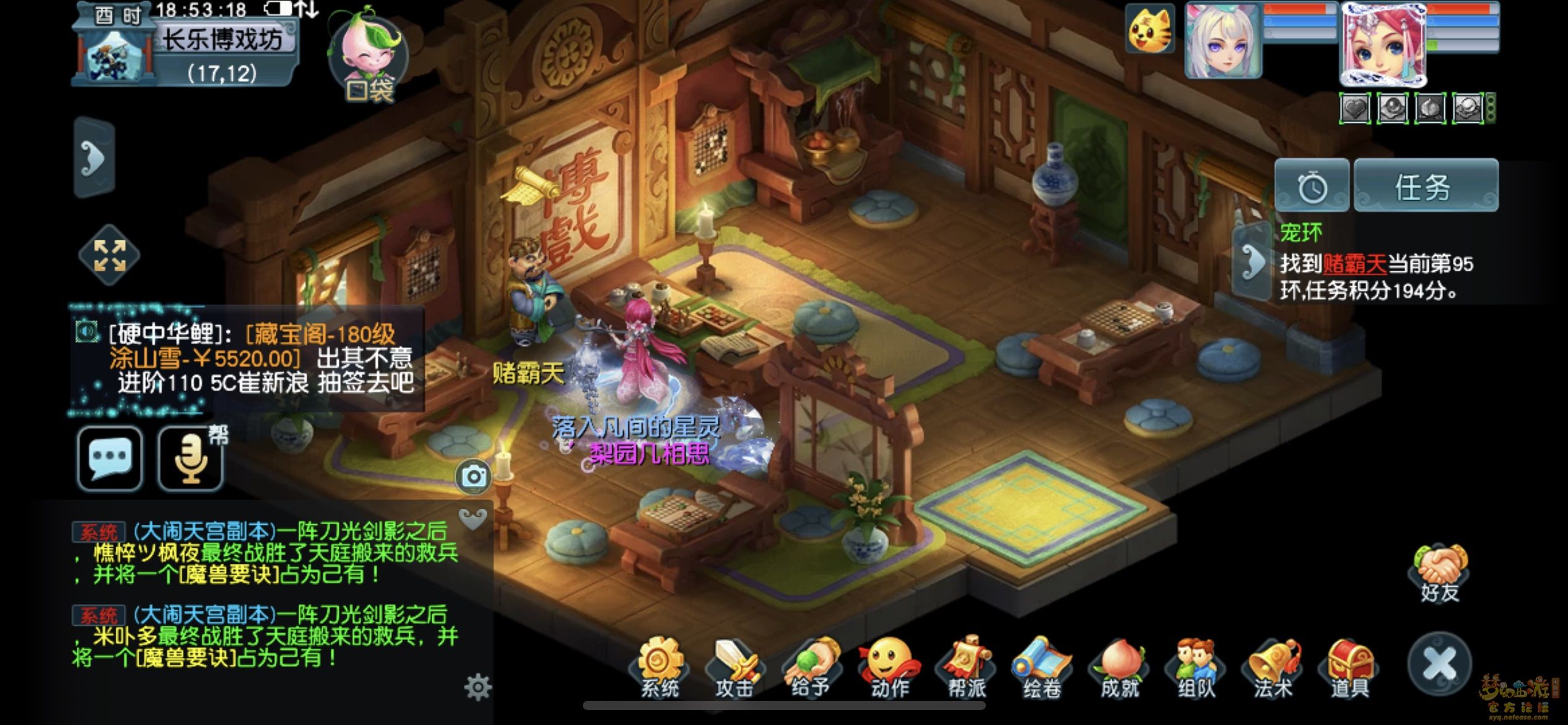Close the bottom action bar with X
The height and width of the screenshot is (725, 1568).
(1439, 664)
